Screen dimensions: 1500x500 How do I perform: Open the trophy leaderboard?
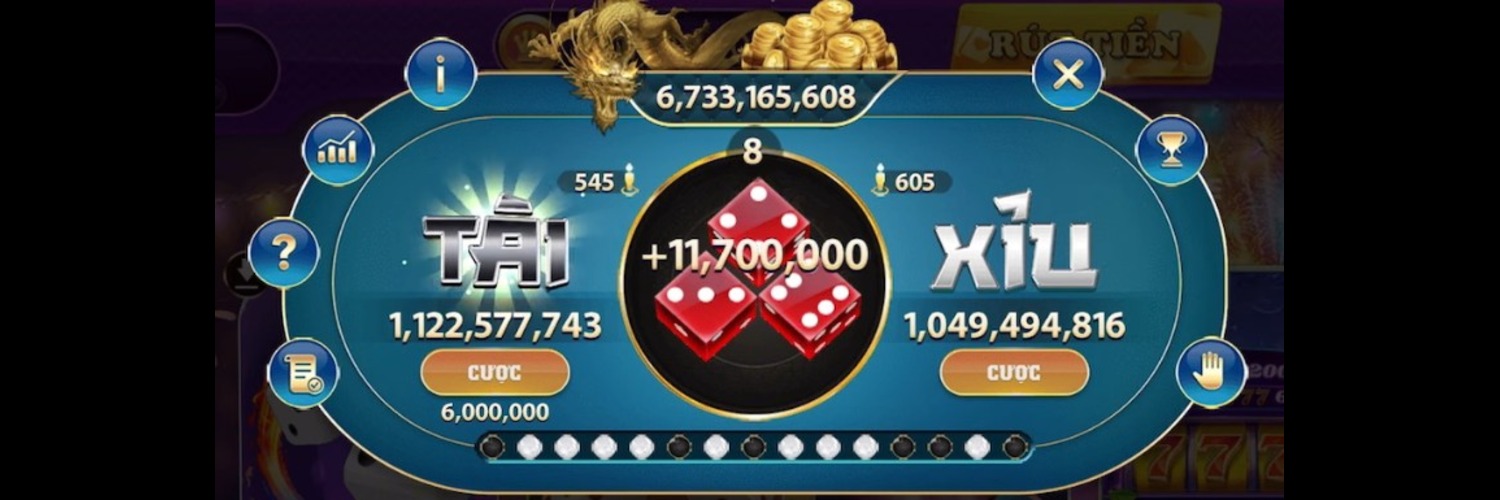click(x=1171, y=150)
